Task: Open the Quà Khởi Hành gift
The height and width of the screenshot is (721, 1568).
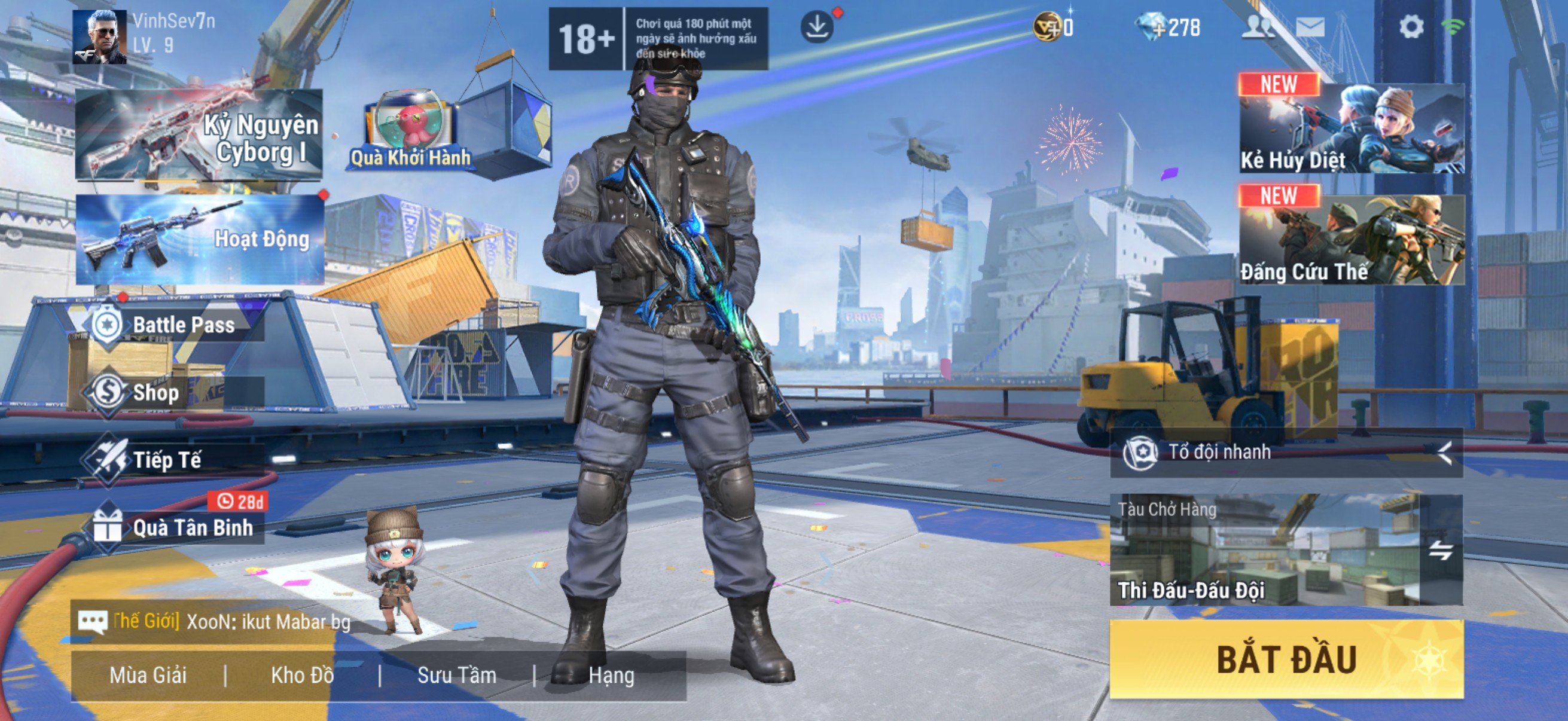Action: click(x=411, y=133)
